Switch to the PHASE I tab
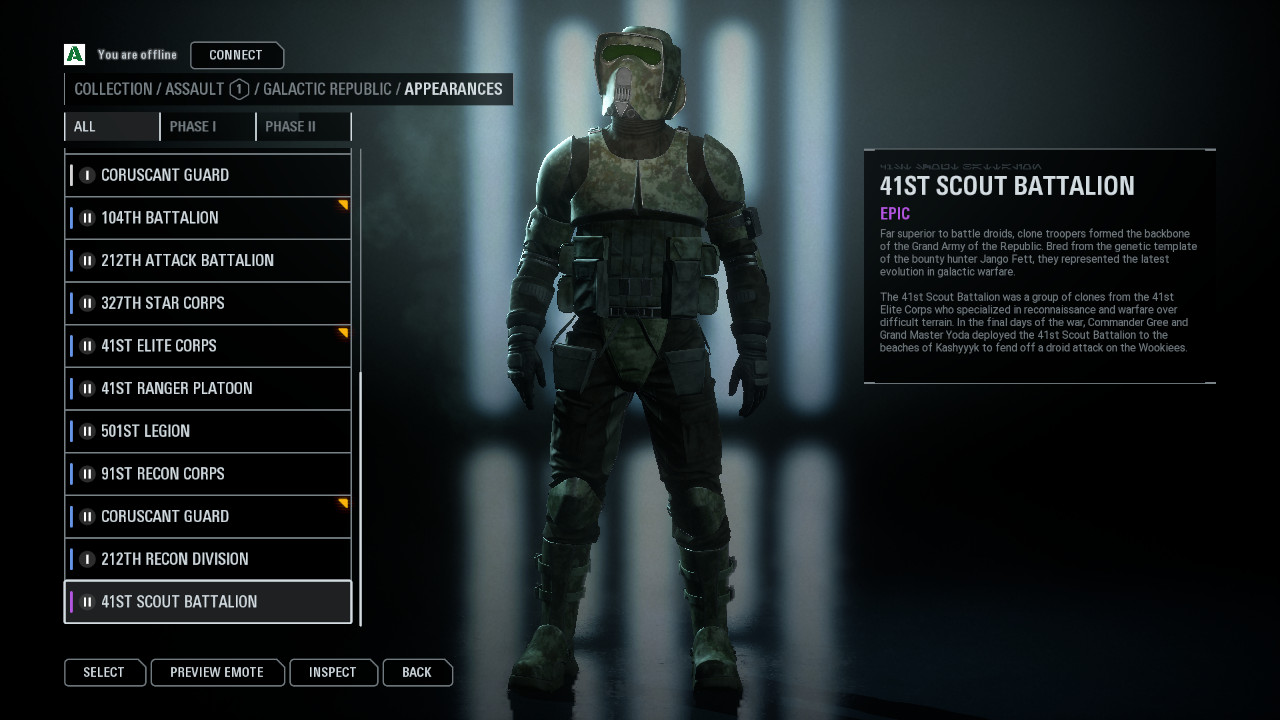The width and height of the screenshot is (1280, 720). coord(208,126)
